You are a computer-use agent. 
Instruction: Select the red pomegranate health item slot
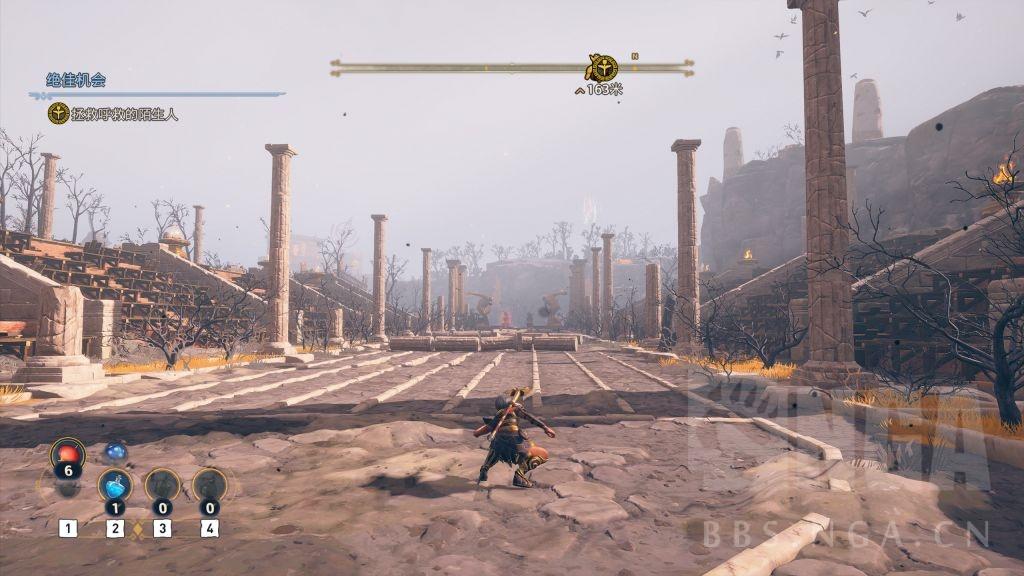(68, 455)
